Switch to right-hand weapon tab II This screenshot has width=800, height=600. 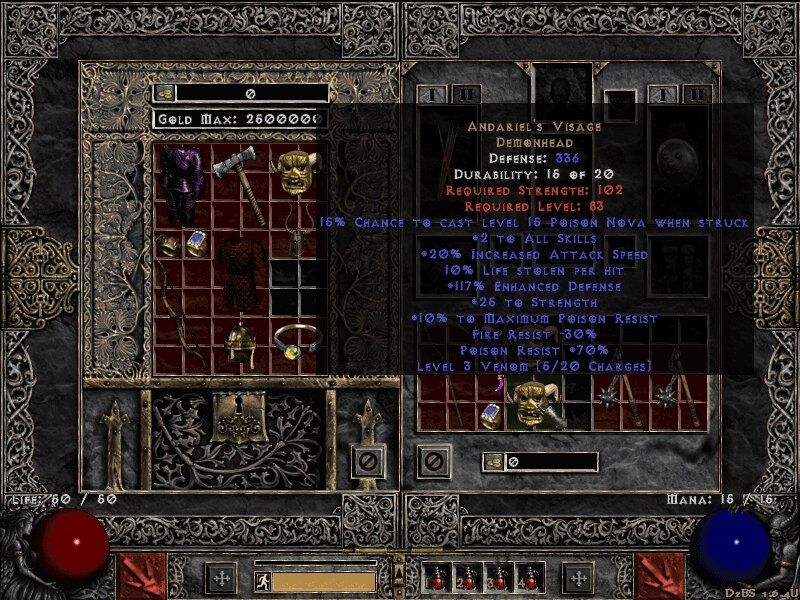point(697,96)
